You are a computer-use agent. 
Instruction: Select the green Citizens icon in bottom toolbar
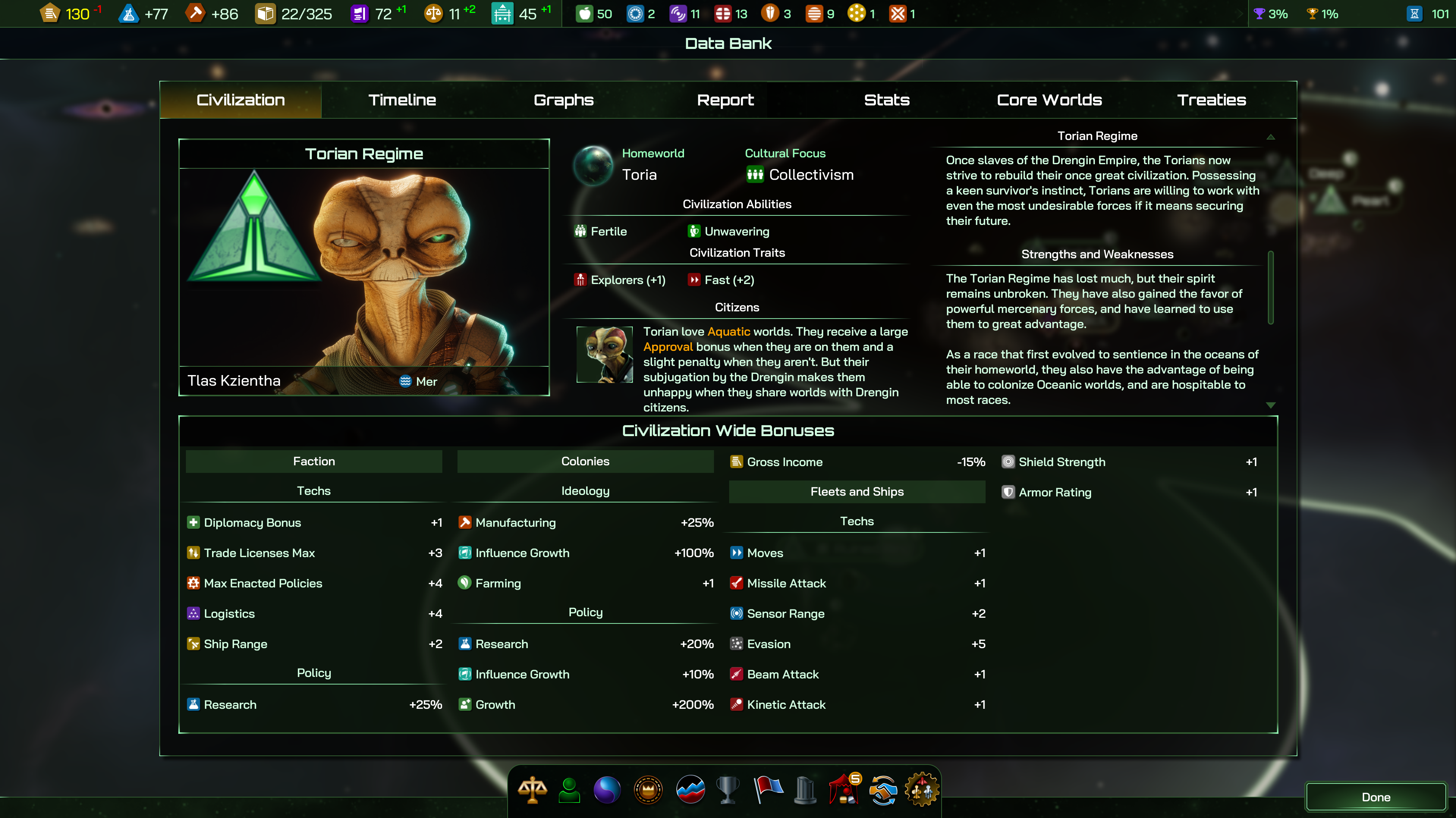click(569, 790)
